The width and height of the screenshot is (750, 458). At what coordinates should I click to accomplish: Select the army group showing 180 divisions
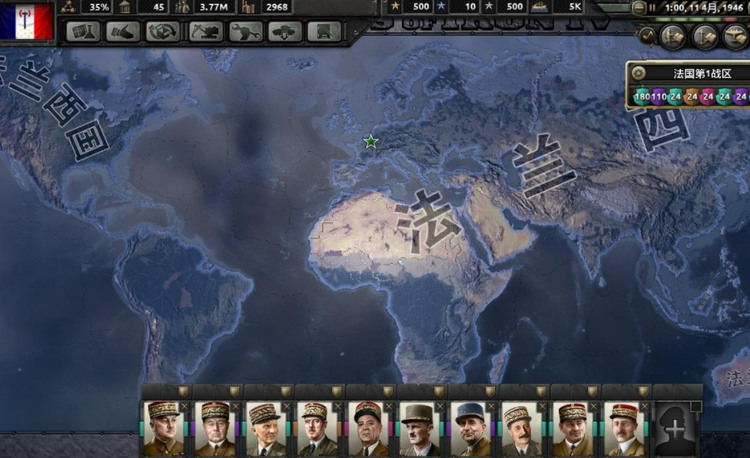(x=641, y=97)
